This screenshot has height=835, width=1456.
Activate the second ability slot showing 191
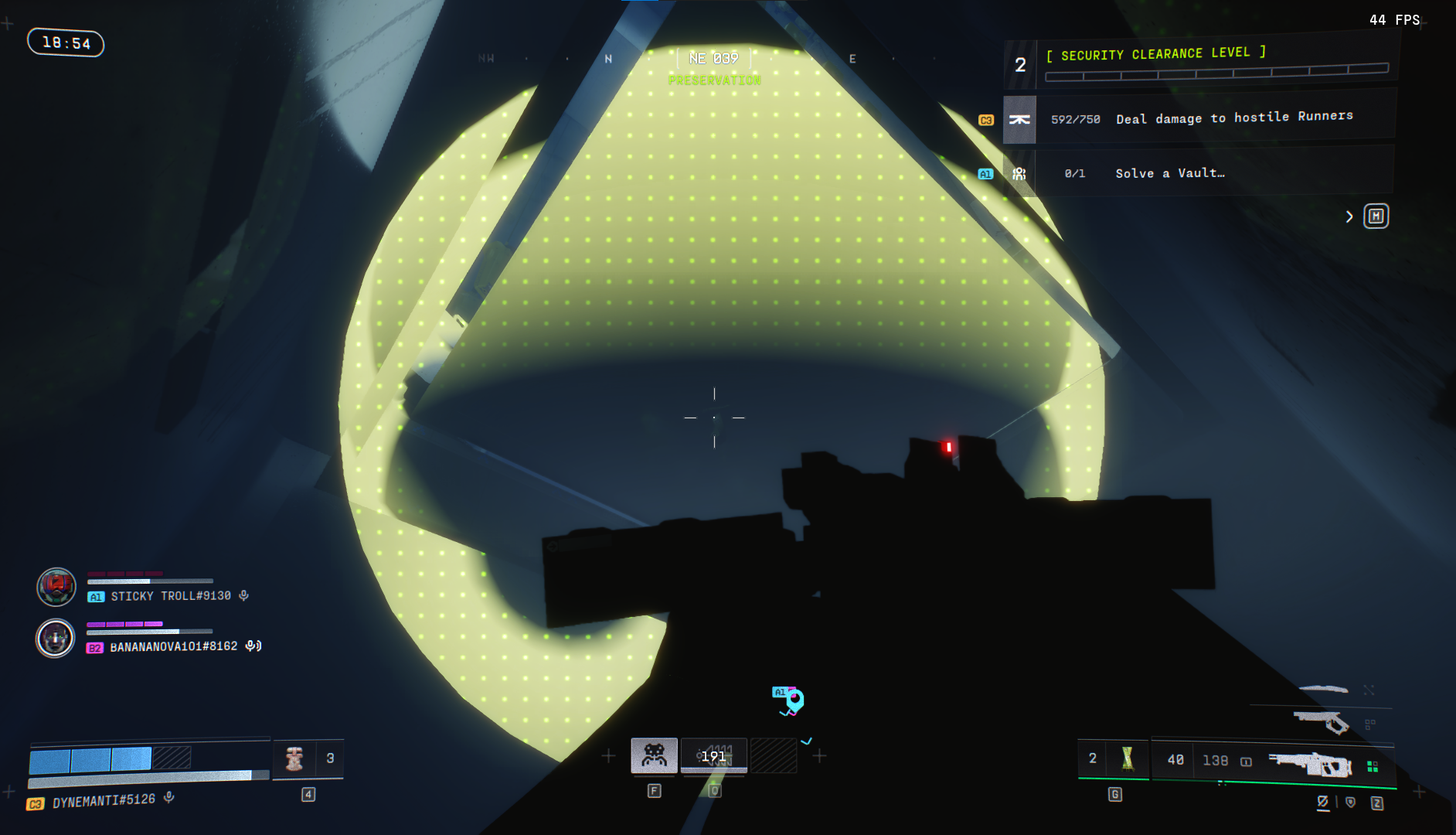pyautogui.click(x=713, y=755)
